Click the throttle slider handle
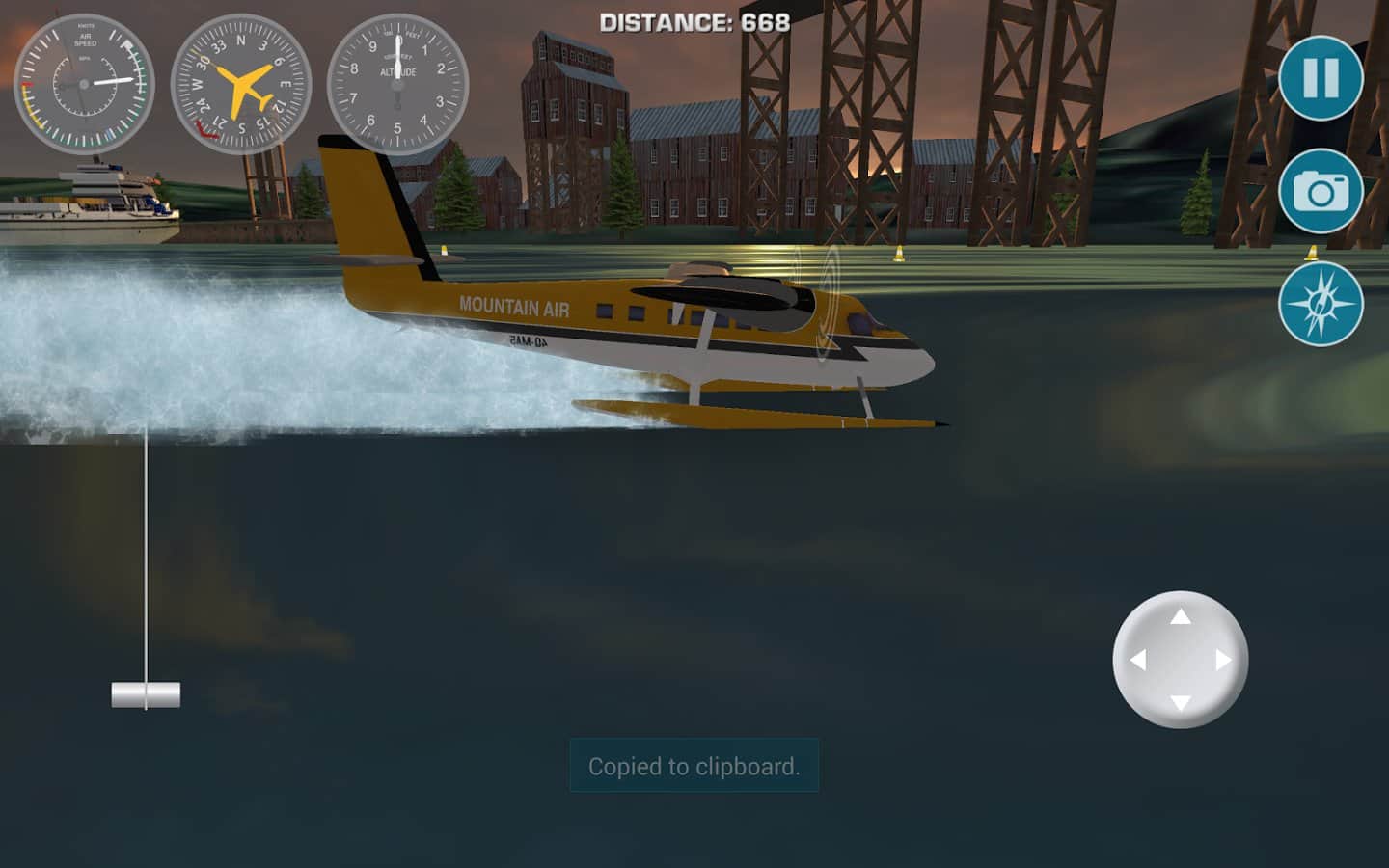The height and width of the screenshot is (868, 1389). point(147,693)
